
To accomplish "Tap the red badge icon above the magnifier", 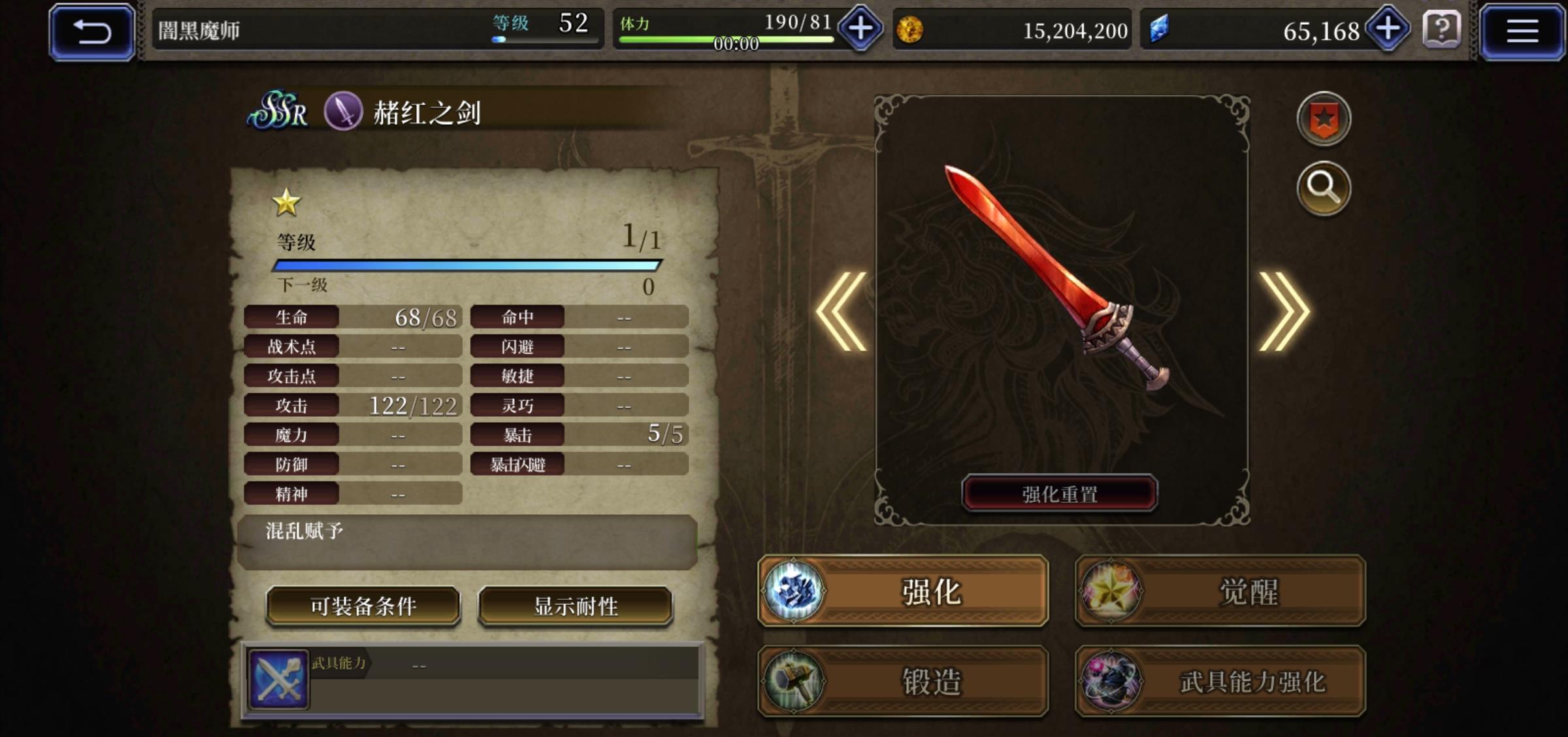I will click(x=1324, y=119).
